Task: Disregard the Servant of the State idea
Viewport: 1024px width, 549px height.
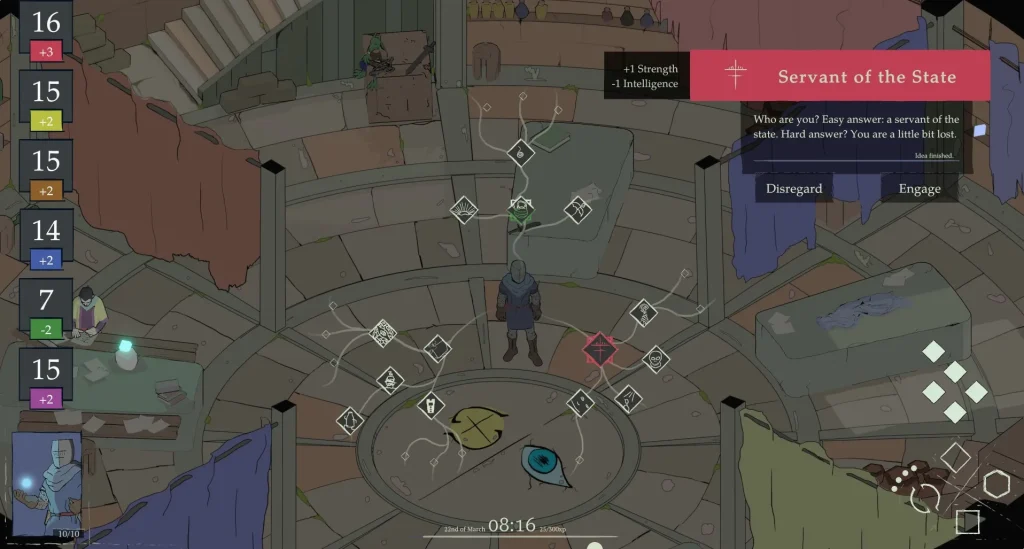Action: pyautogui.click(x=794, y=188)
